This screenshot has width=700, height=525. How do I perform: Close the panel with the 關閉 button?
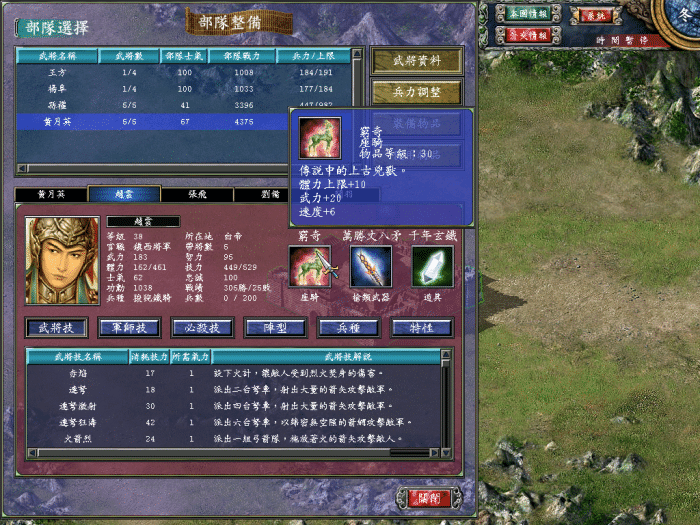[x=429, y=497]
